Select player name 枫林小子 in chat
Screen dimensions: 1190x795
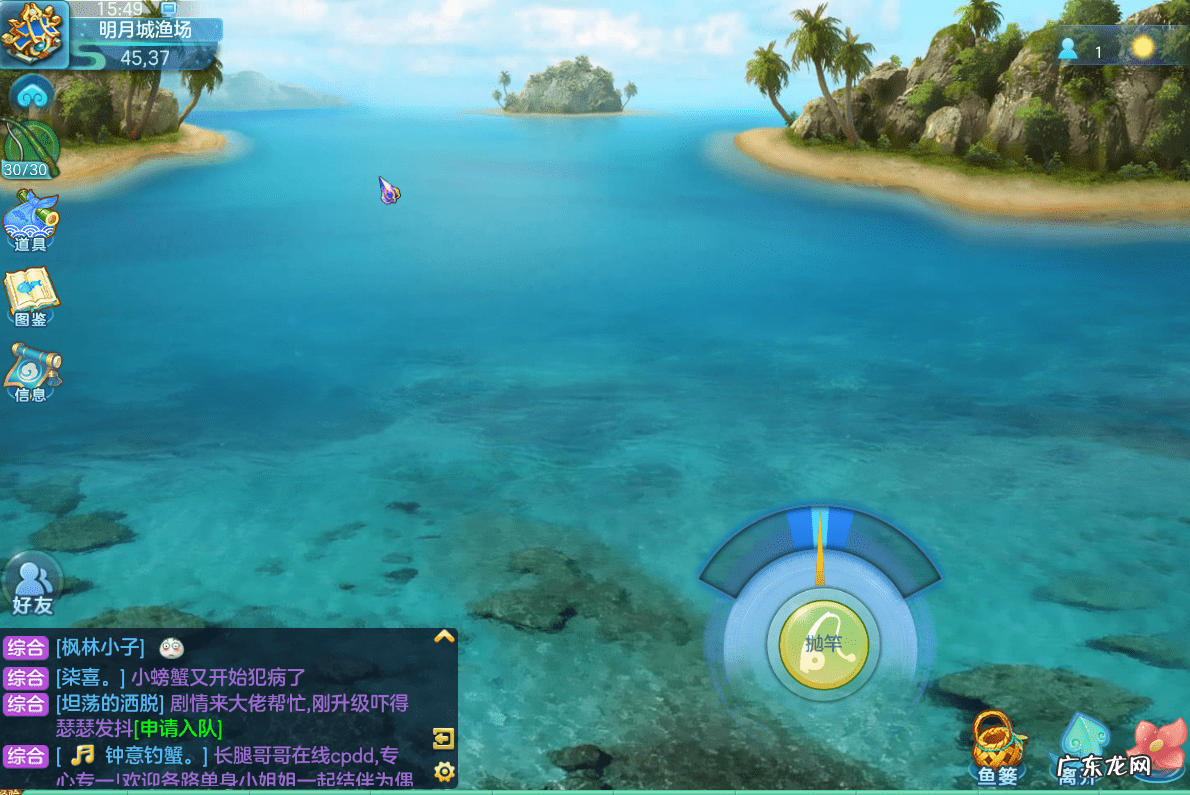(x=100, y=648)
